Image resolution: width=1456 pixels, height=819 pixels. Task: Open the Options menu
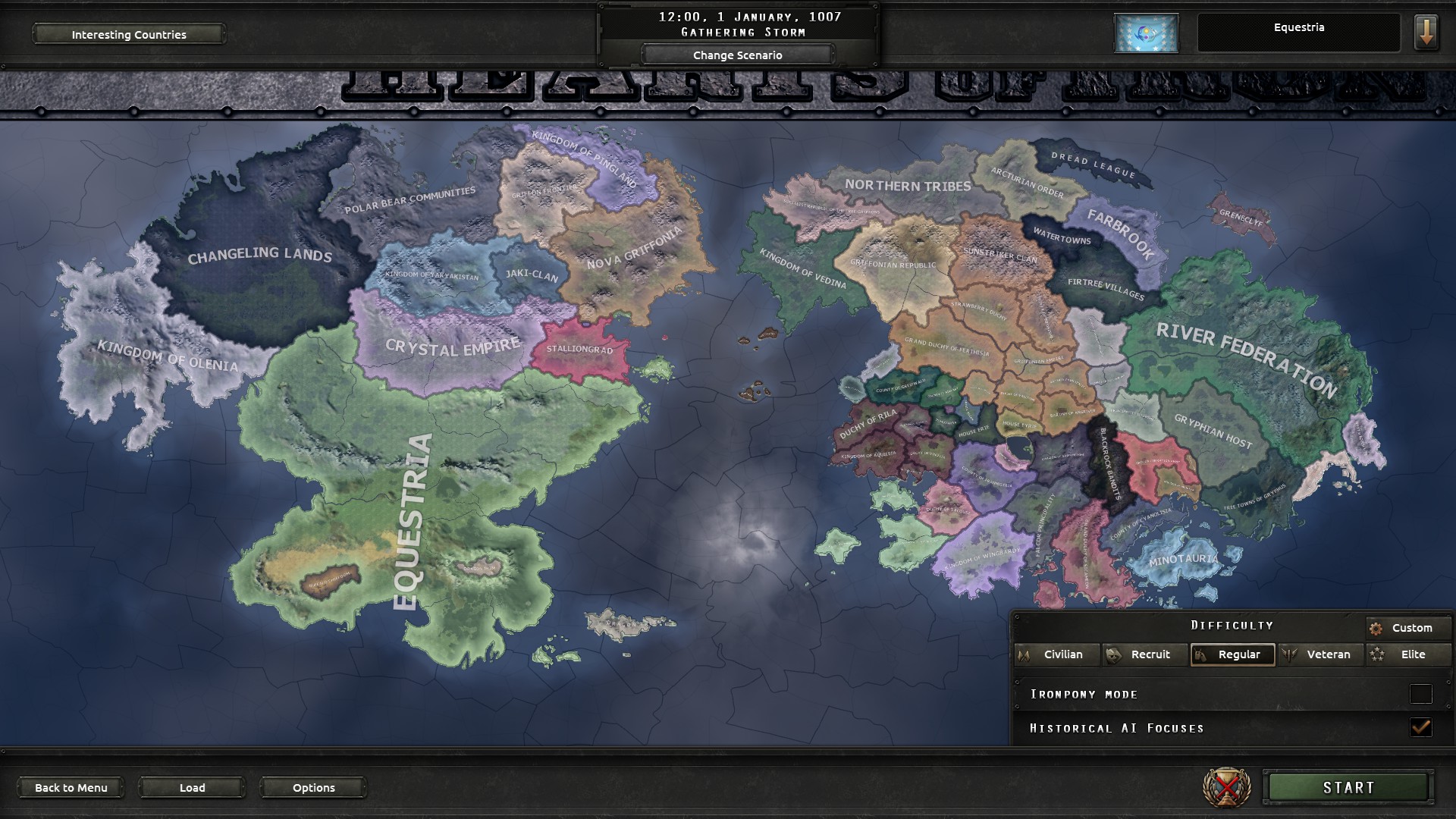(x=312, y=787)
